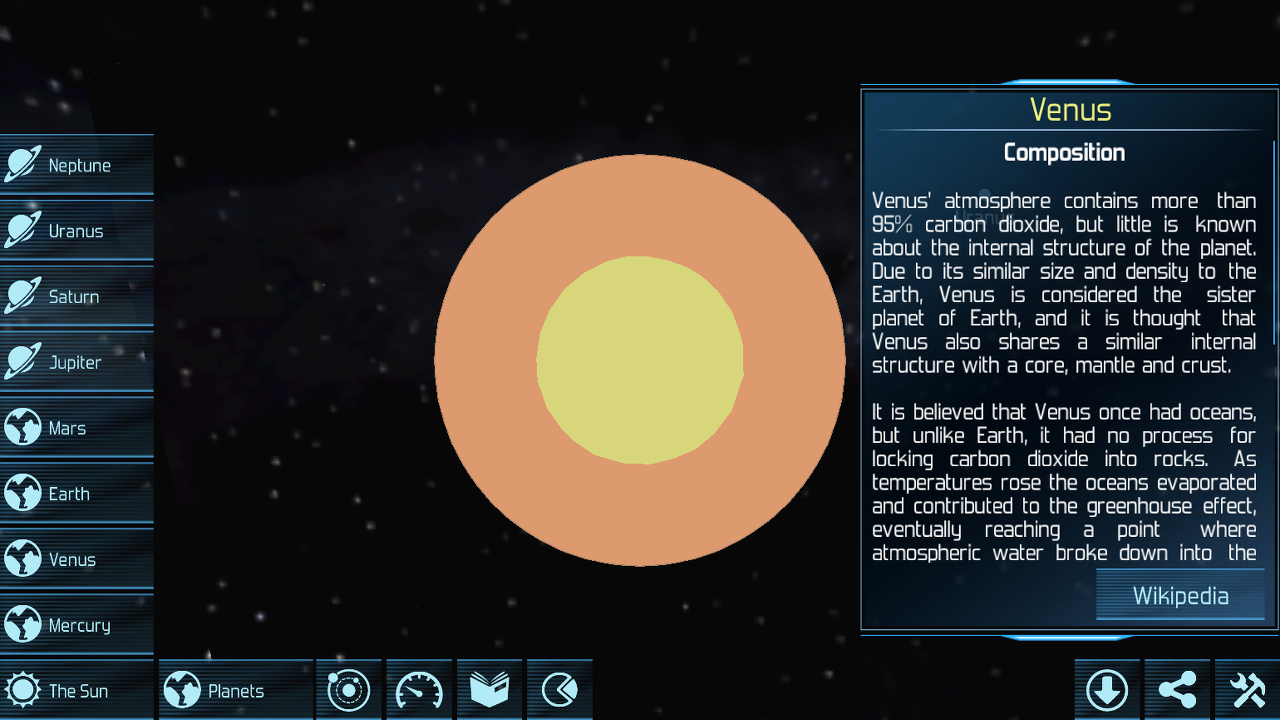
Task: Select Jupiter from the sidebar
Action: [x=77, y=362]
